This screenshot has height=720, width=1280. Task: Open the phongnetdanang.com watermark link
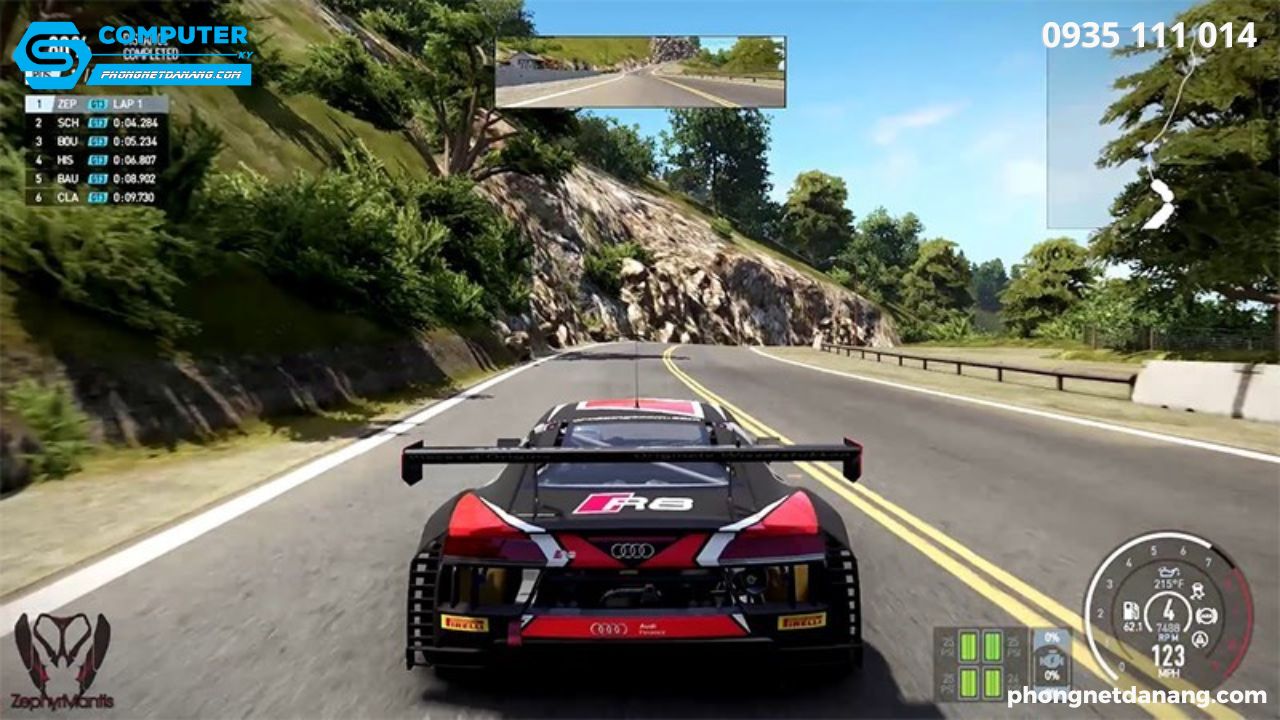click(1137, 696)
